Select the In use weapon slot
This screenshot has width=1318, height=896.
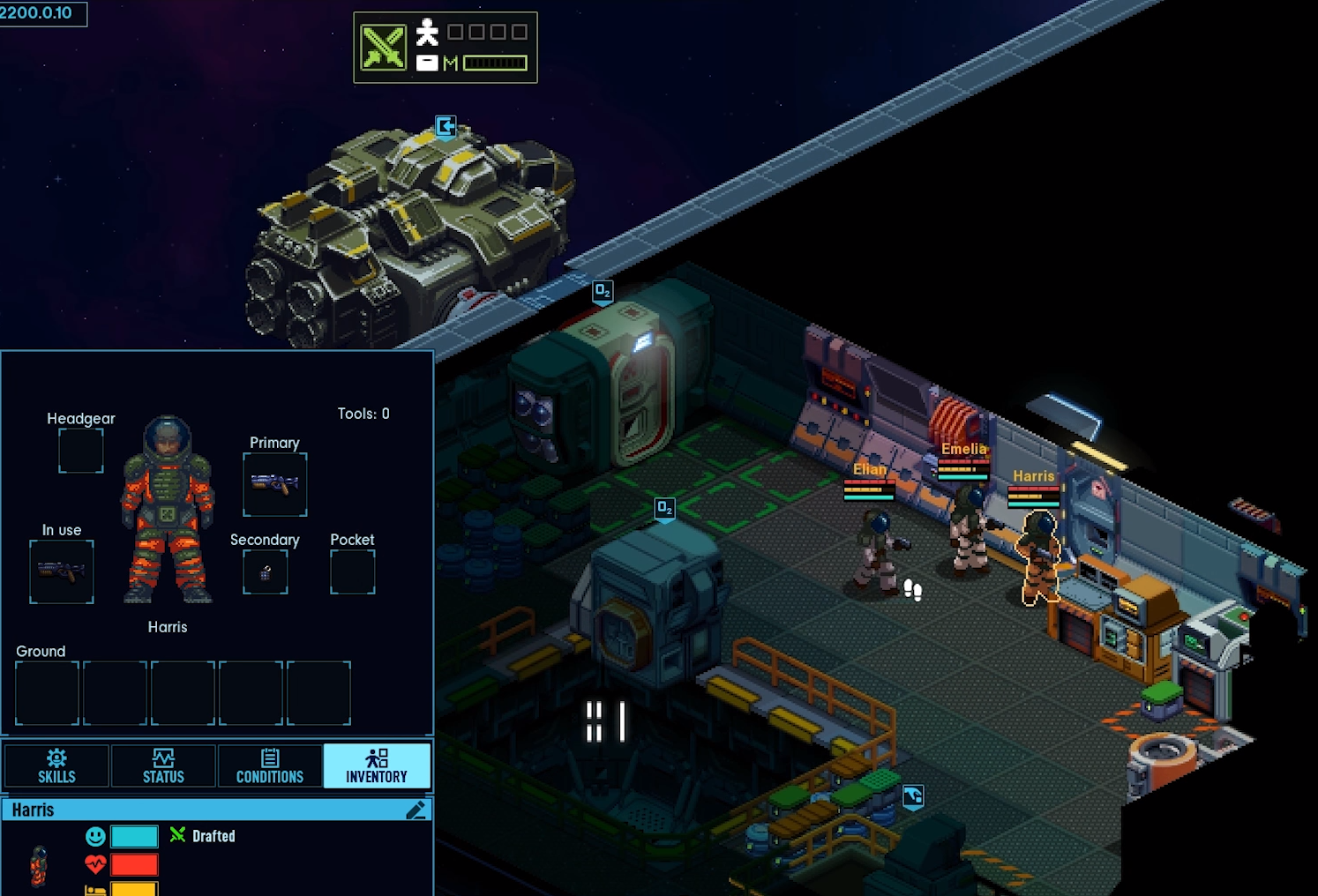coord(62,572)
